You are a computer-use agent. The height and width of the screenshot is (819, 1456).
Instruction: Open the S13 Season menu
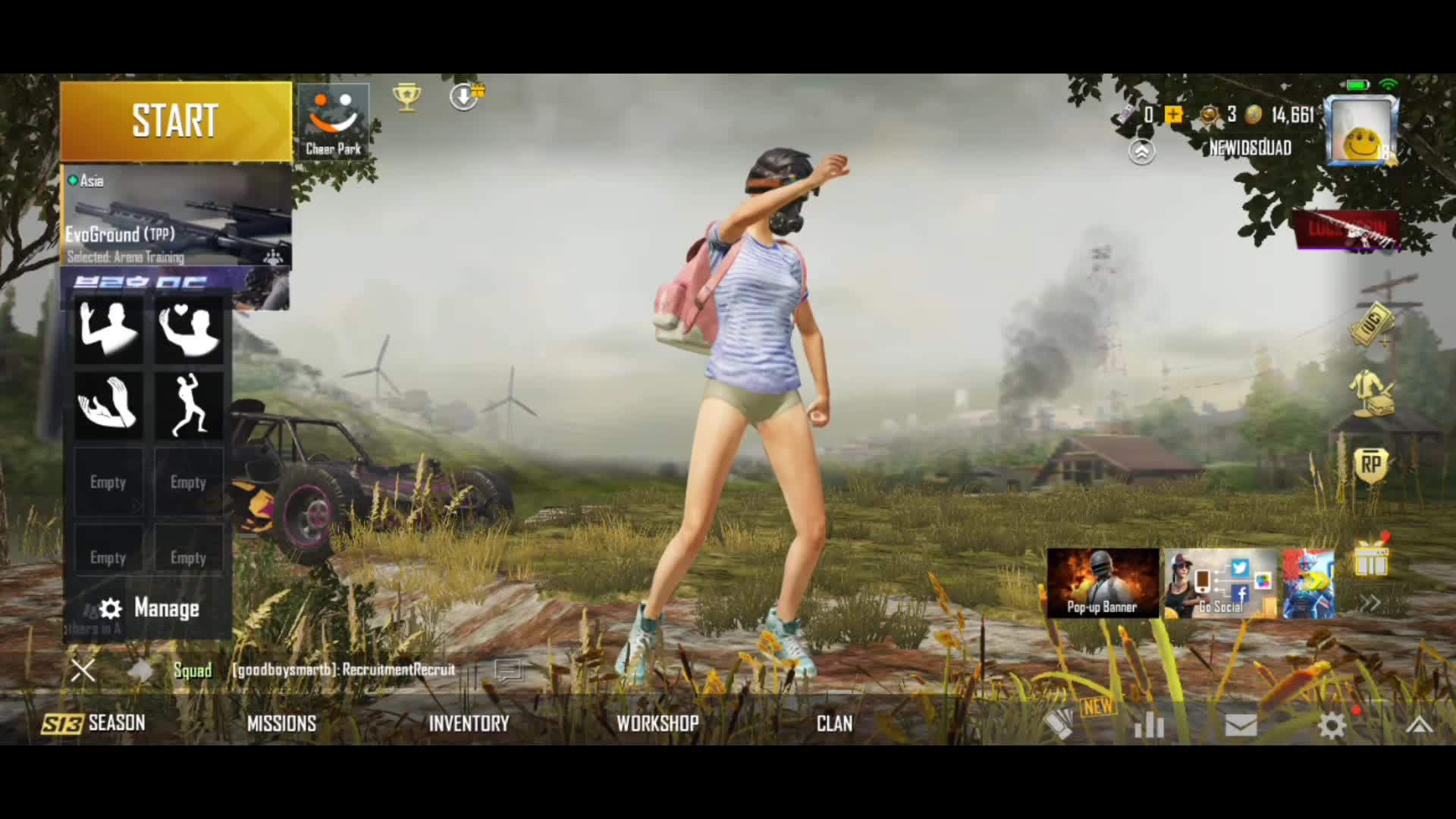[94, 723]
